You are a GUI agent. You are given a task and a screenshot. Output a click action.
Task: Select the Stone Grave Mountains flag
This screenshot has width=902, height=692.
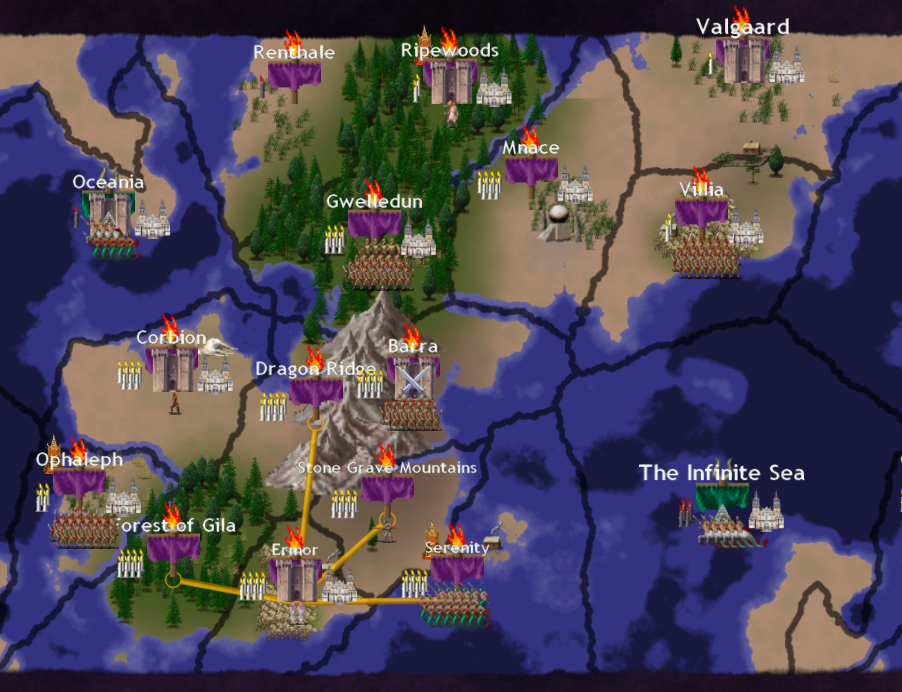click(387, 489)
